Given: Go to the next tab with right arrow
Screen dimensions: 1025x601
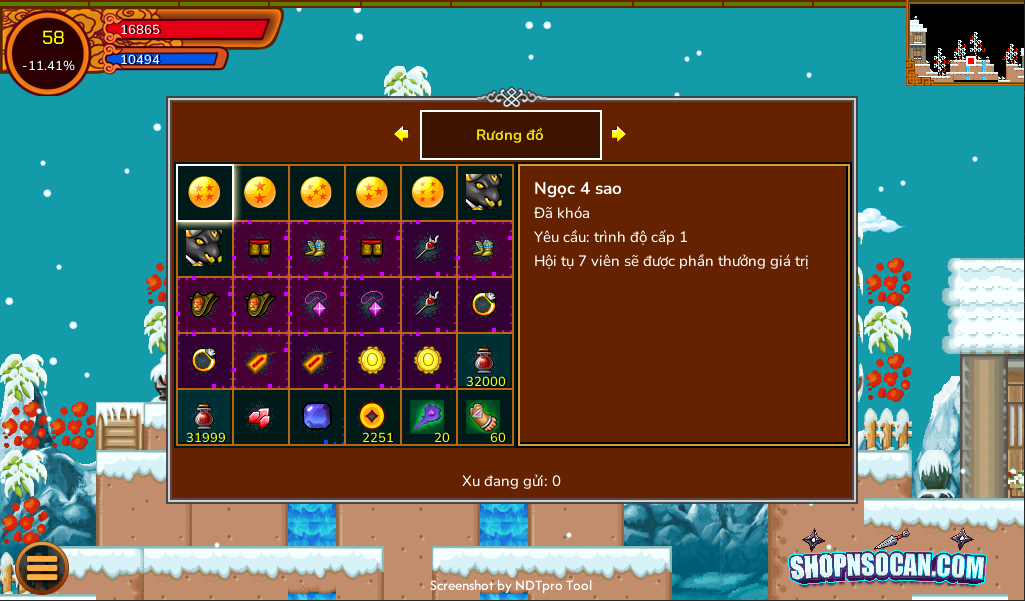Looking at the screenshot, I should click(x=619, y=134).
